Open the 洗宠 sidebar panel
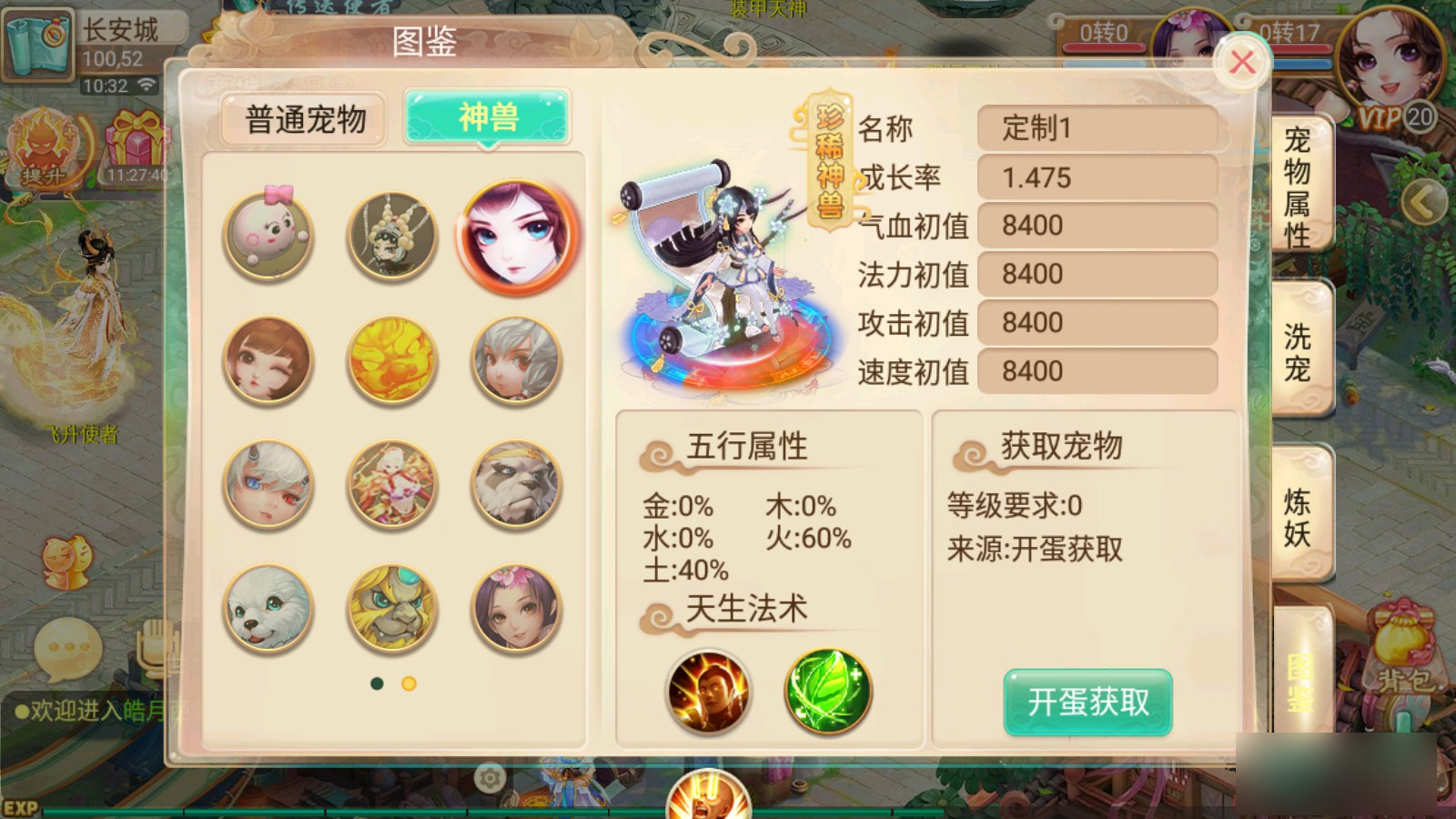The width and height of the screenshot is (1456, 819). click(1299, 349)
